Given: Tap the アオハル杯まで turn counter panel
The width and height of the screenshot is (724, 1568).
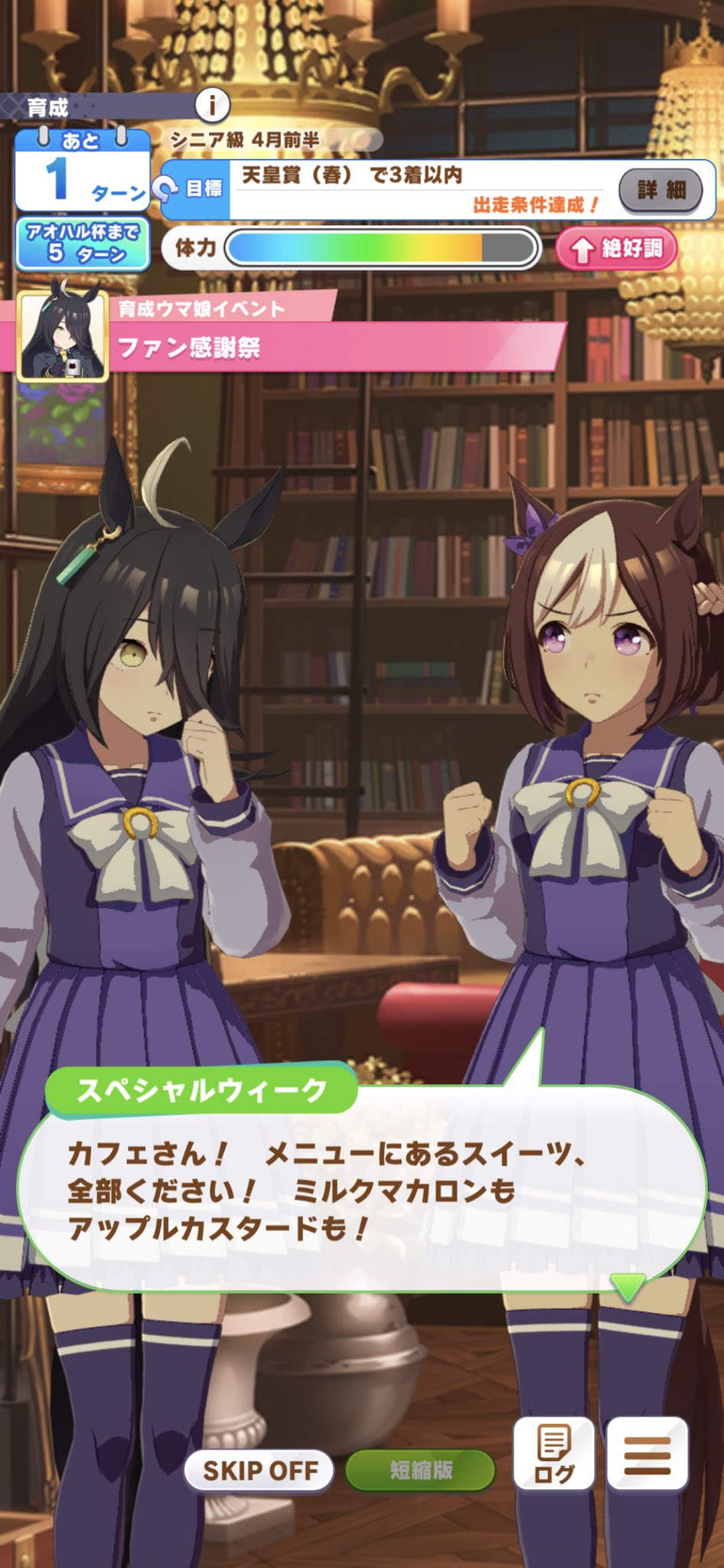Looking at the screenshot, I should 83,243.
